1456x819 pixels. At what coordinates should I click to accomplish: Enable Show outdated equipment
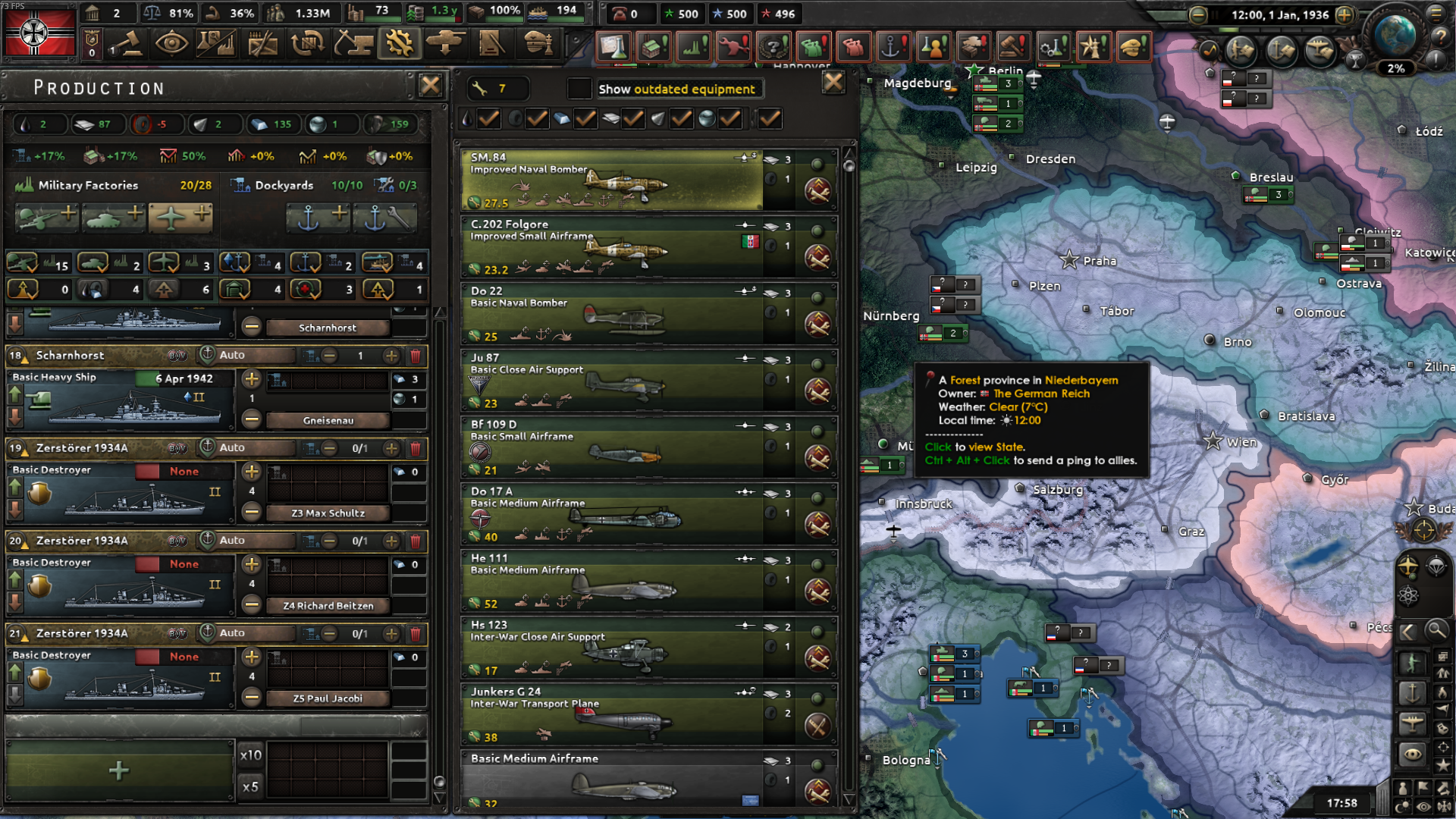(579, 89)
